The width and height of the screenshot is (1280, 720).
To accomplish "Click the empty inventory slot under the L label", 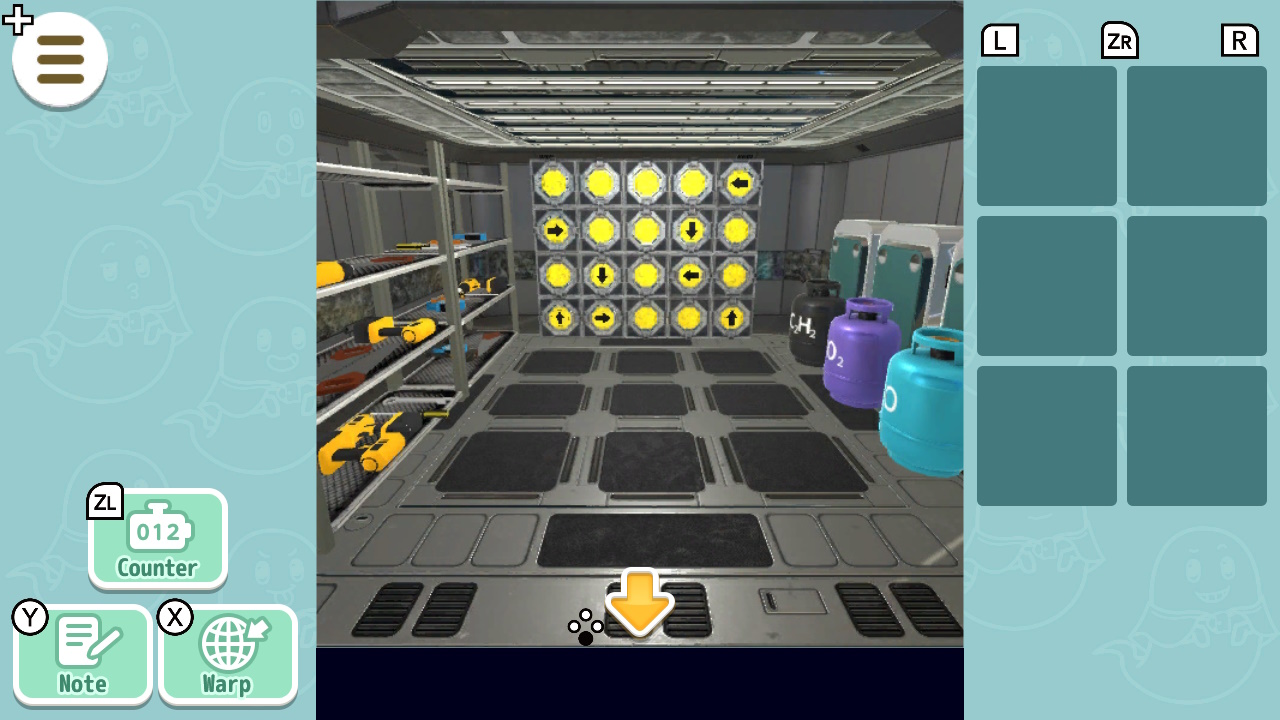I will point(1046,135).
